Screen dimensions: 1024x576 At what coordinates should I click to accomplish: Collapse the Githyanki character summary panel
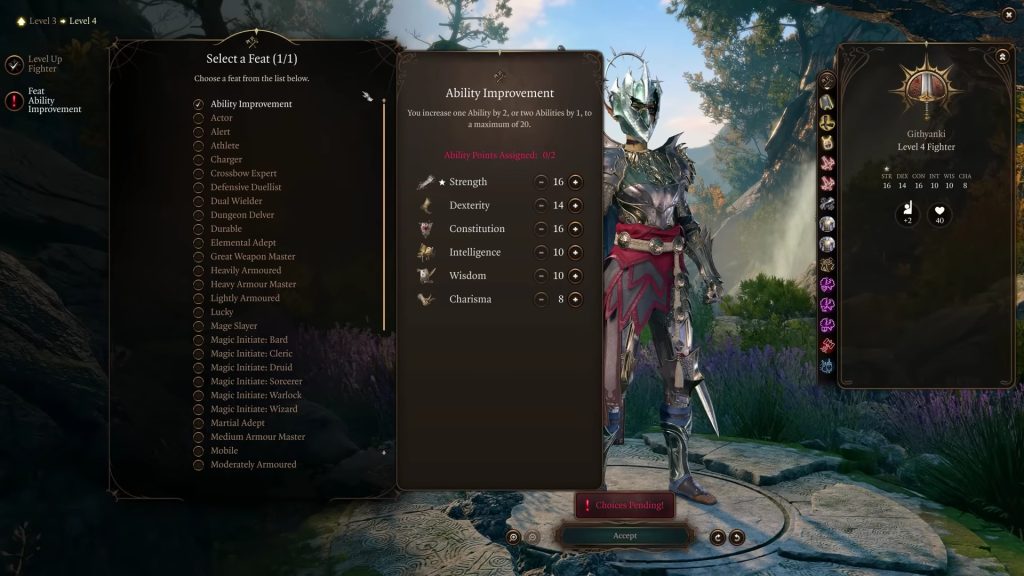point(1001,57)
